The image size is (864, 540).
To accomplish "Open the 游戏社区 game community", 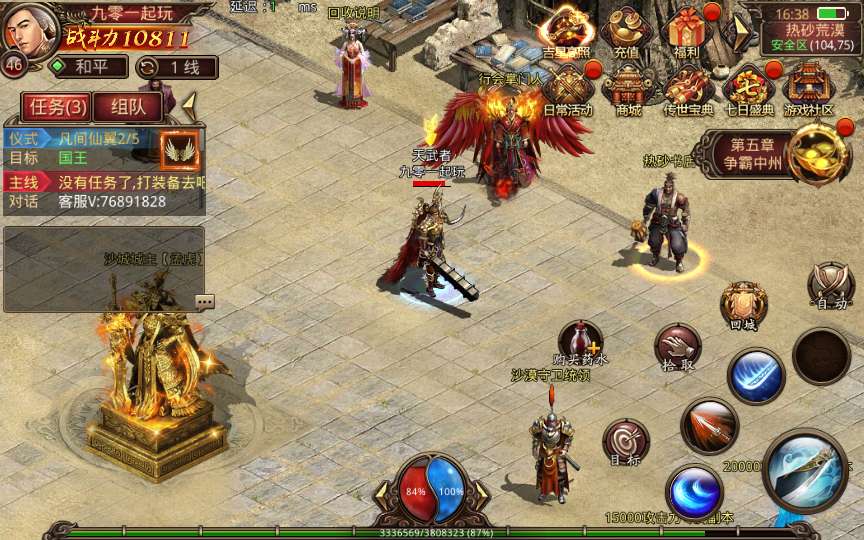I will tap(808, 88).
